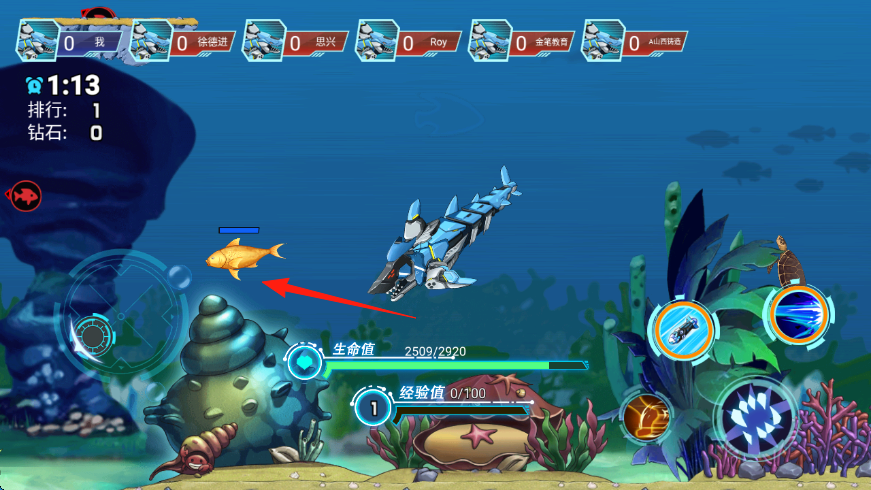
Task: Trigger the blue energy beam skill
Action: pyautogui.click(x=799, y=313)
